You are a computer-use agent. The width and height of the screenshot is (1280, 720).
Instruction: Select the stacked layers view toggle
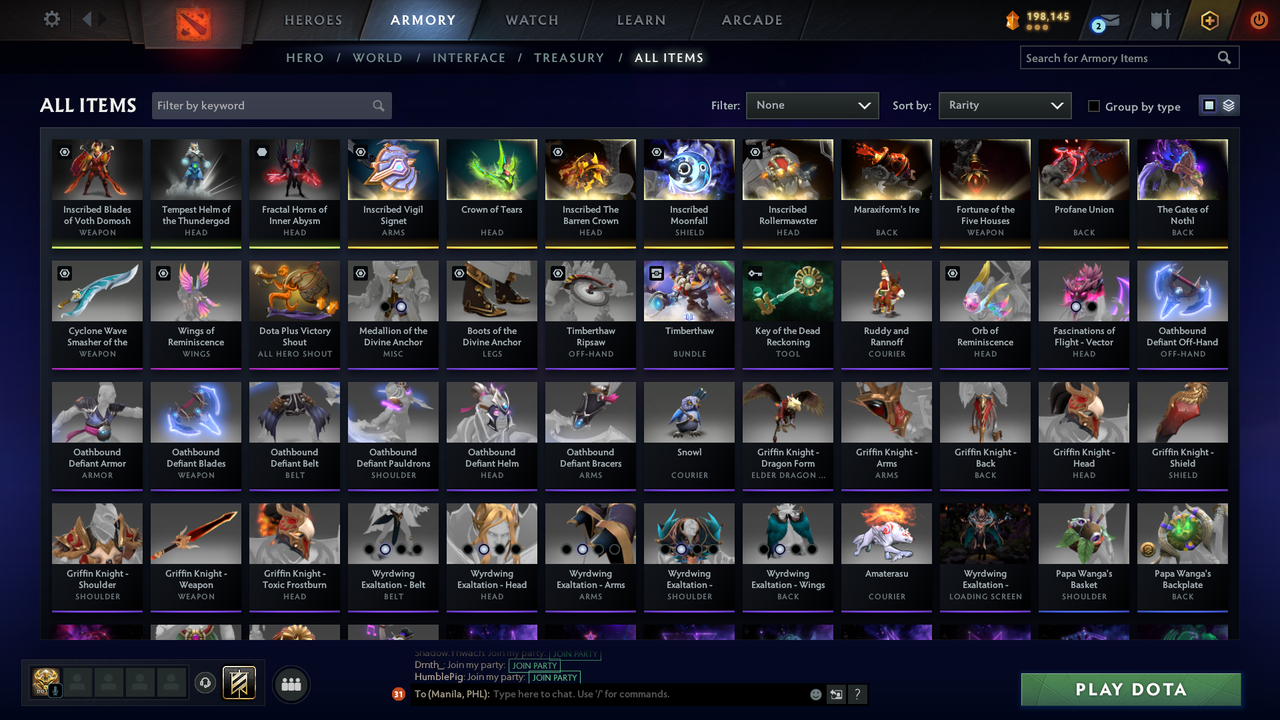click(1227, 105)
